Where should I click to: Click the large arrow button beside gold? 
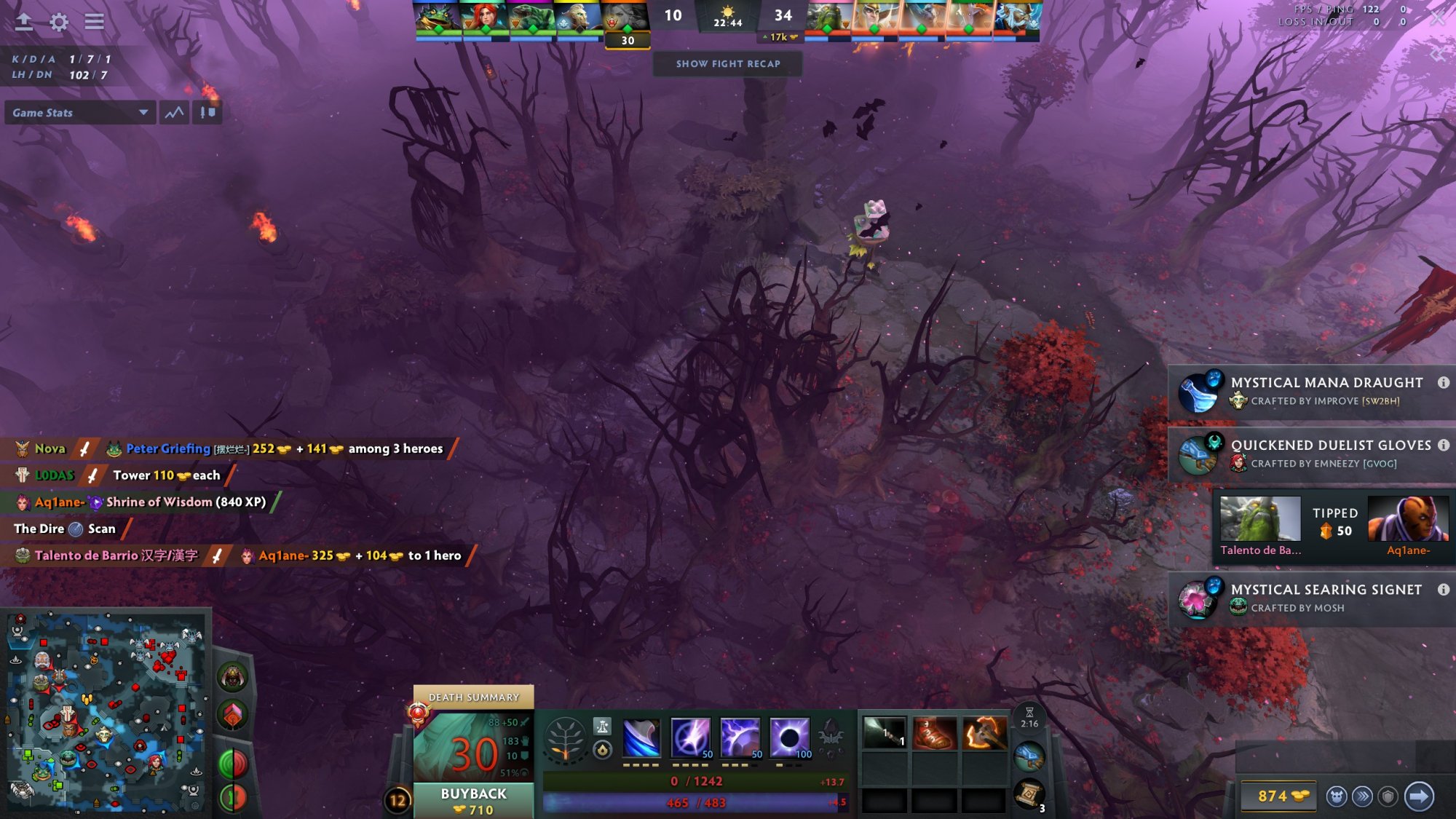point(1419,796)
